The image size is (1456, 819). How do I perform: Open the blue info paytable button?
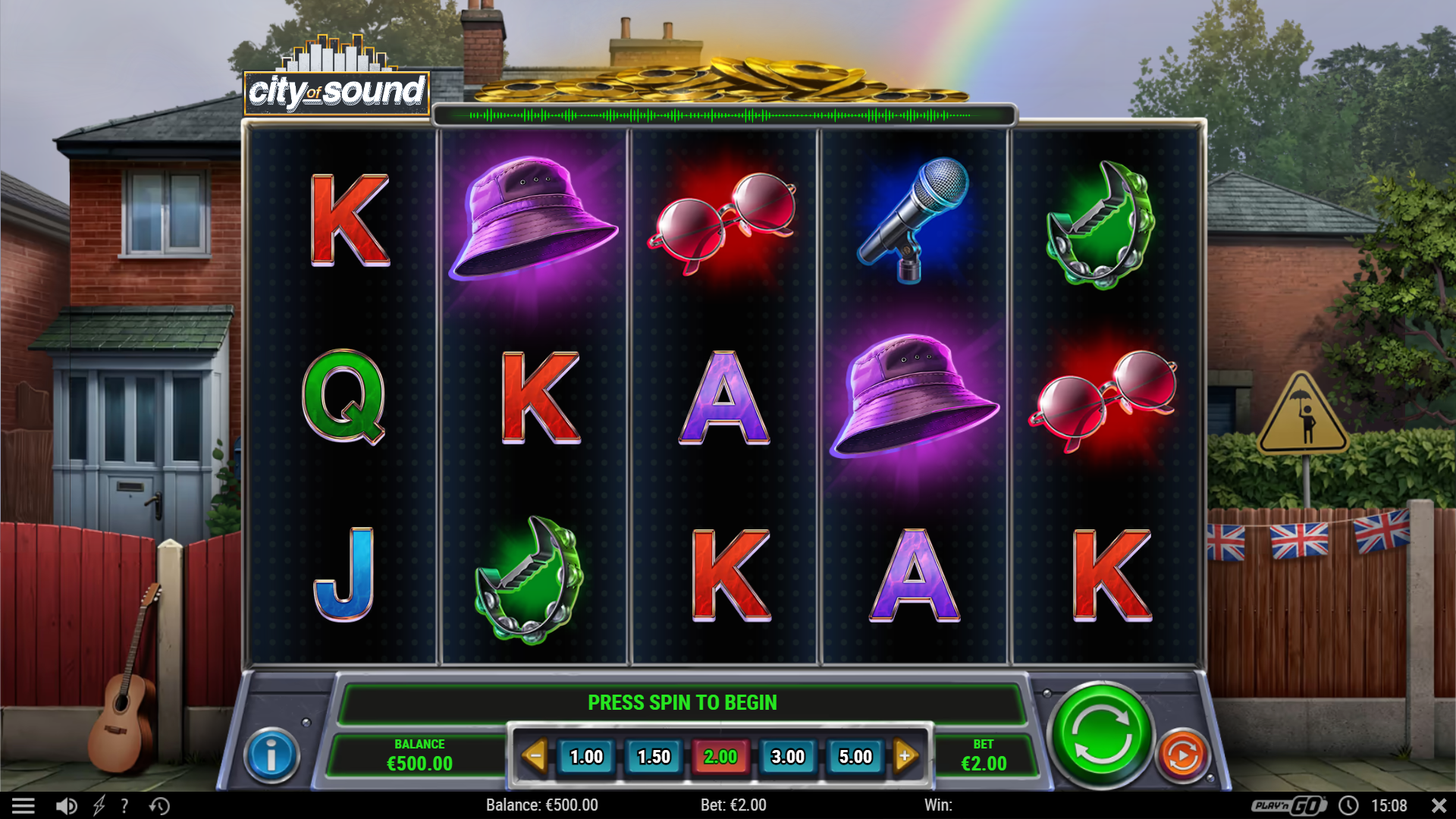click(x=271, y=755)
